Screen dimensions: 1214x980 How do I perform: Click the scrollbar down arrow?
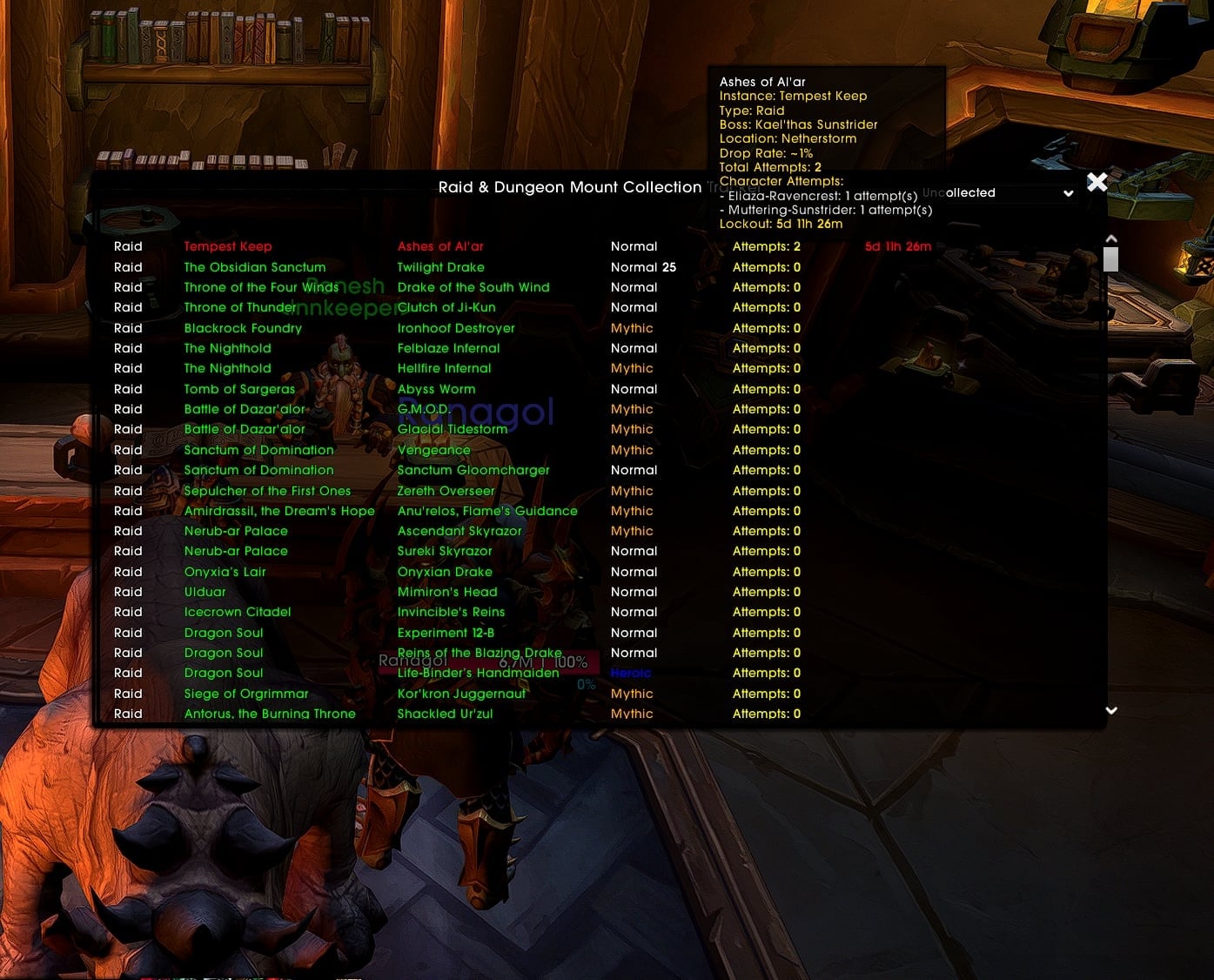(x=1110, y=710)
